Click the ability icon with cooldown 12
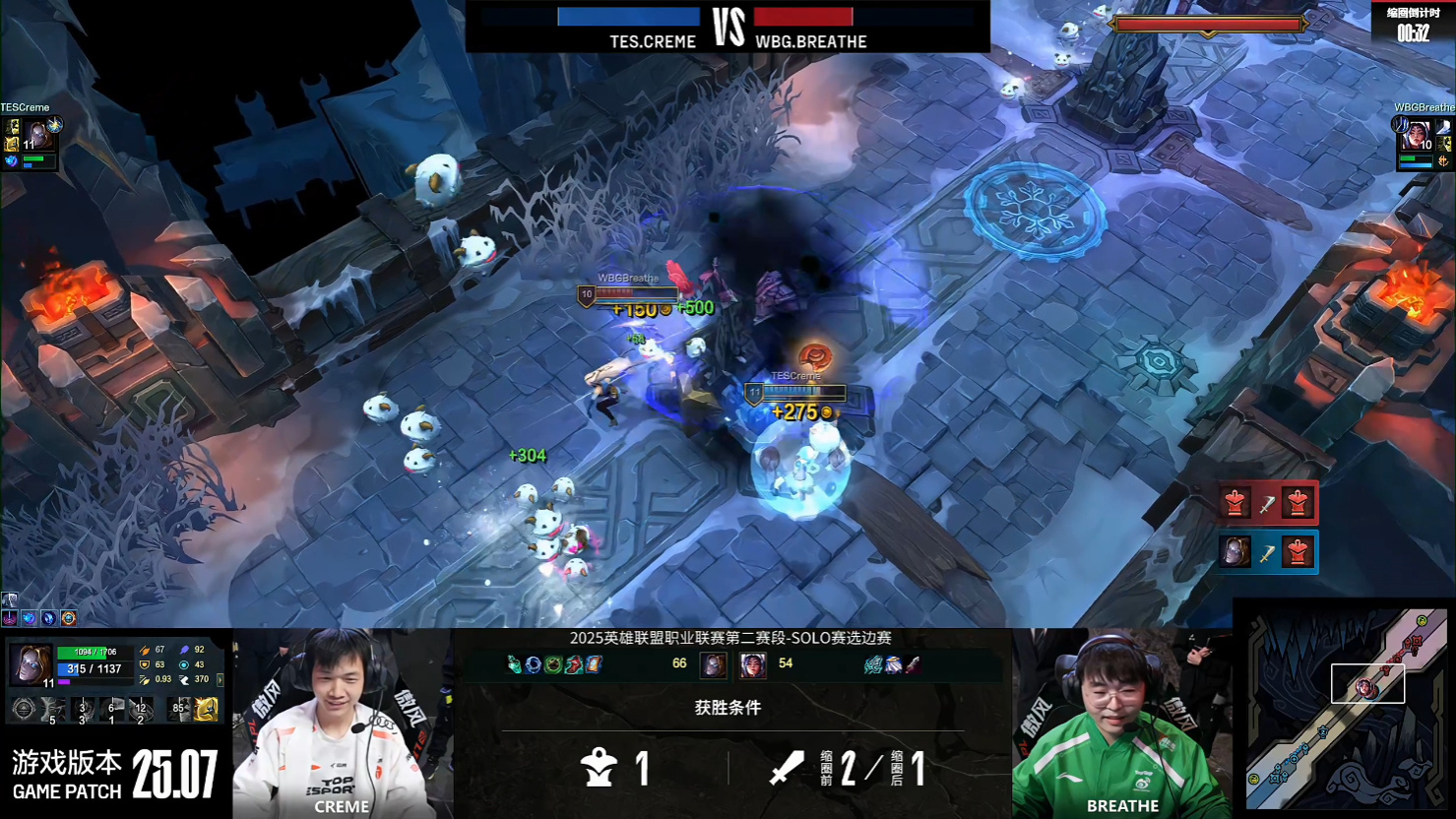1456x819 pixels. 141,710
